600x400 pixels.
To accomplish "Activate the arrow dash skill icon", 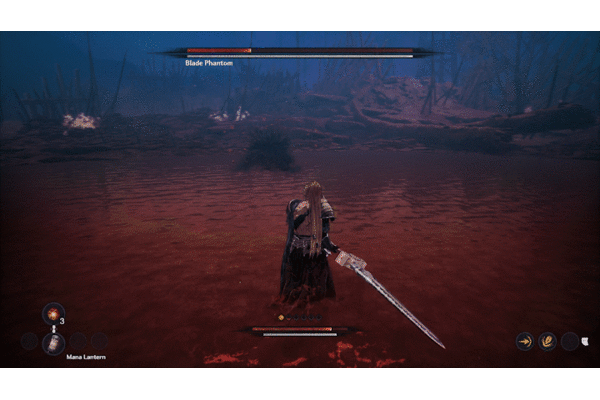I will tap(524, 341).
